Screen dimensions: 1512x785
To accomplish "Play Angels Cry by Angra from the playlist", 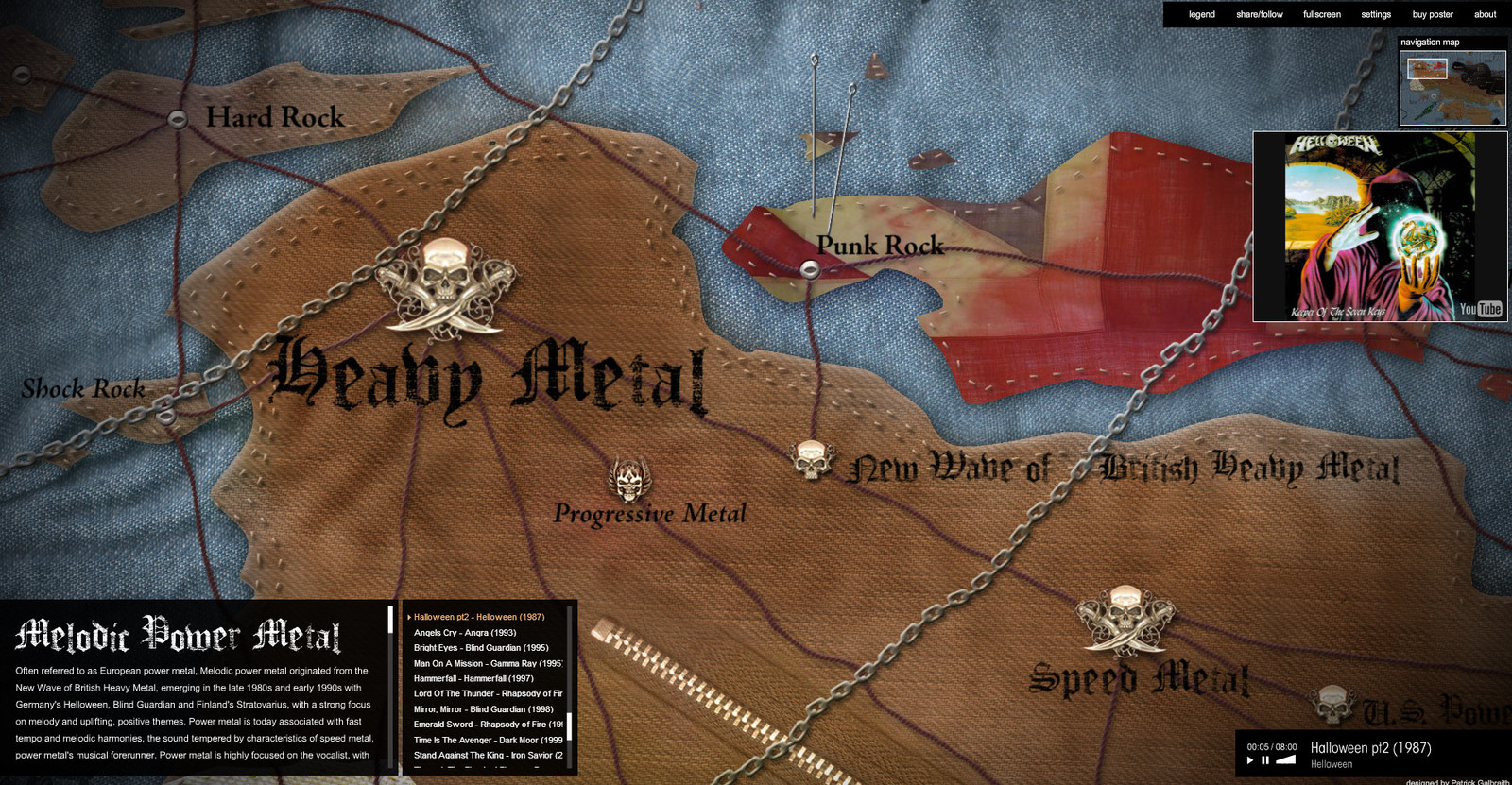I will click(464, 633).
